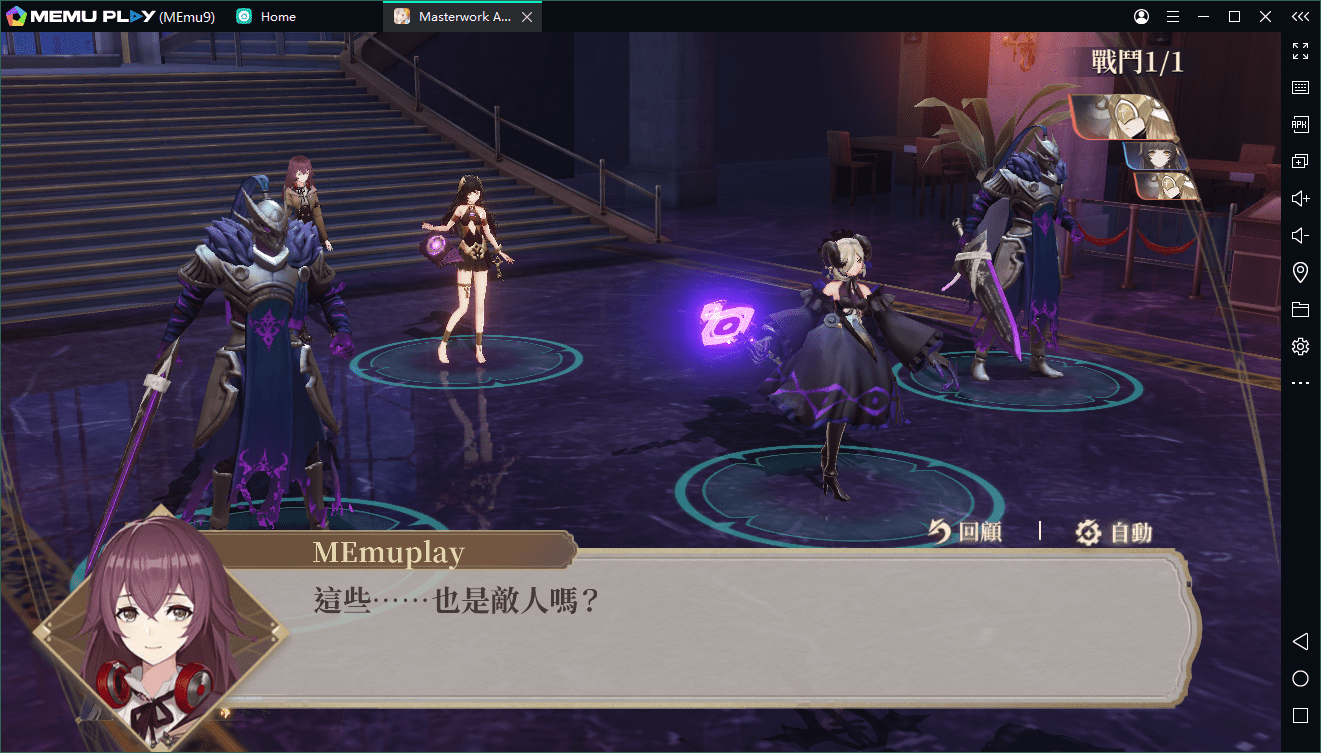Select the top blonde character turn portrait
This screenshot has width=1321, height=753.
pos(1120,116)
